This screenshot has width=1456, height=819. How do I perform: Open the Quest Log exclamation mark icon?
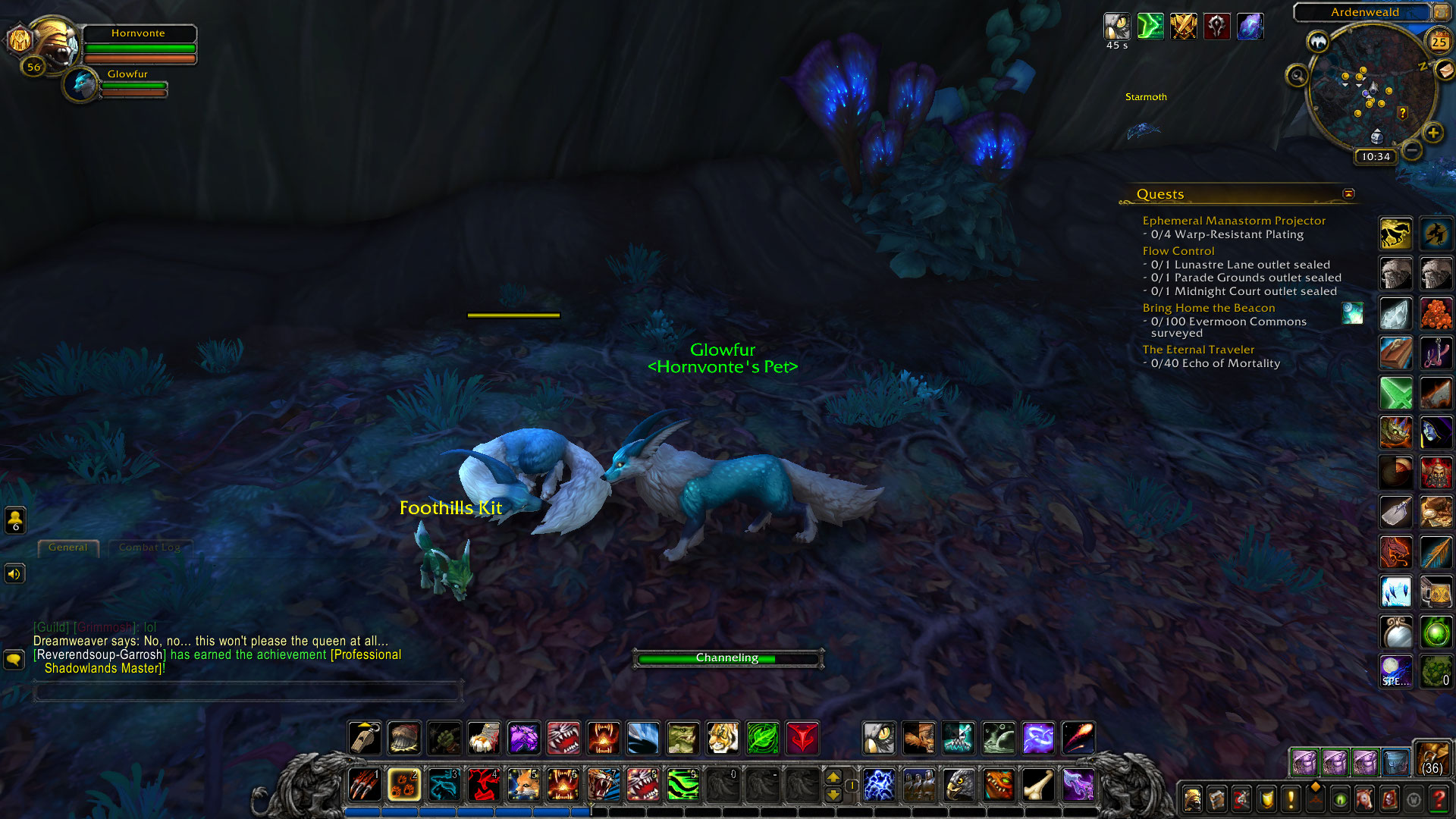[x=1290, y=799]
